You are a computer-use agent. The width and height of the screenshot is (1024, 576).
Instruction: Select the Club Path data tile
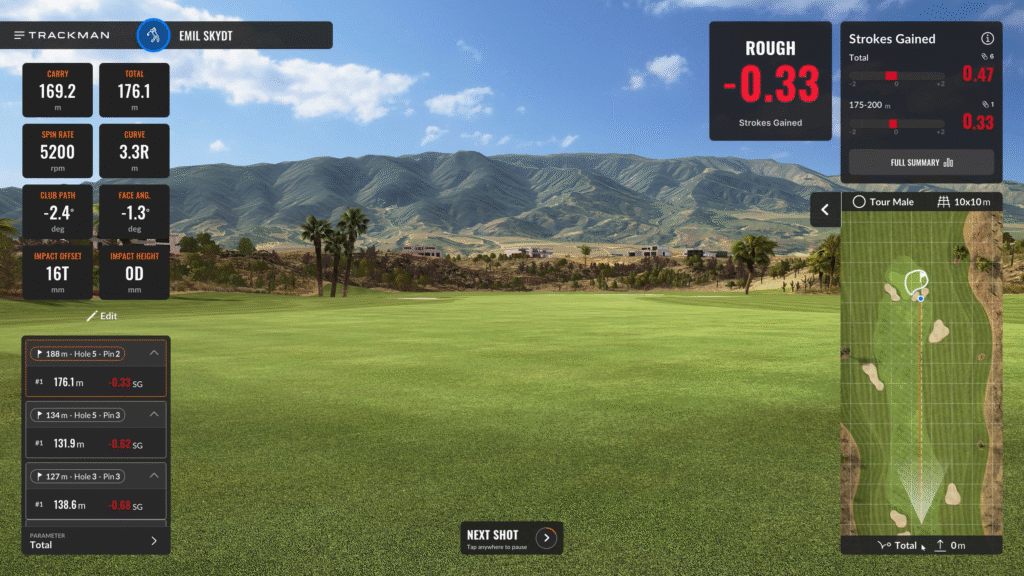57,211
